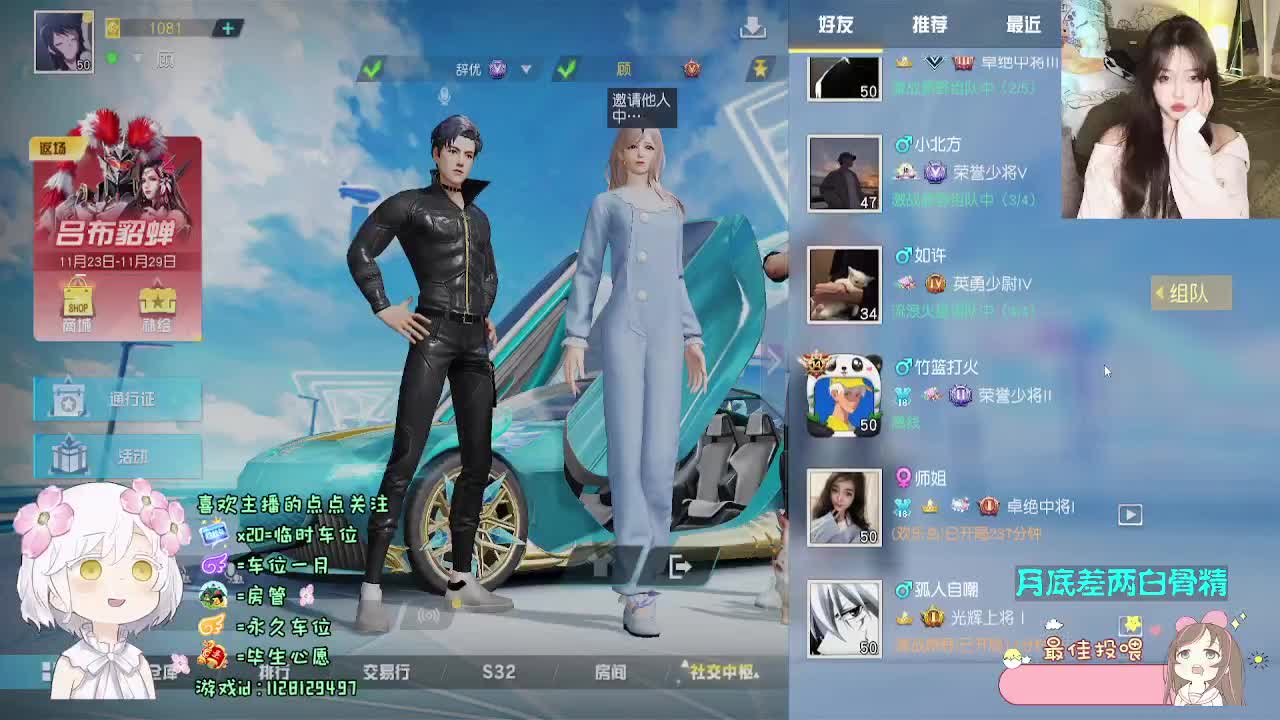Click the + button to add currency
The image size is (1280, 720).
click(228, 29)
